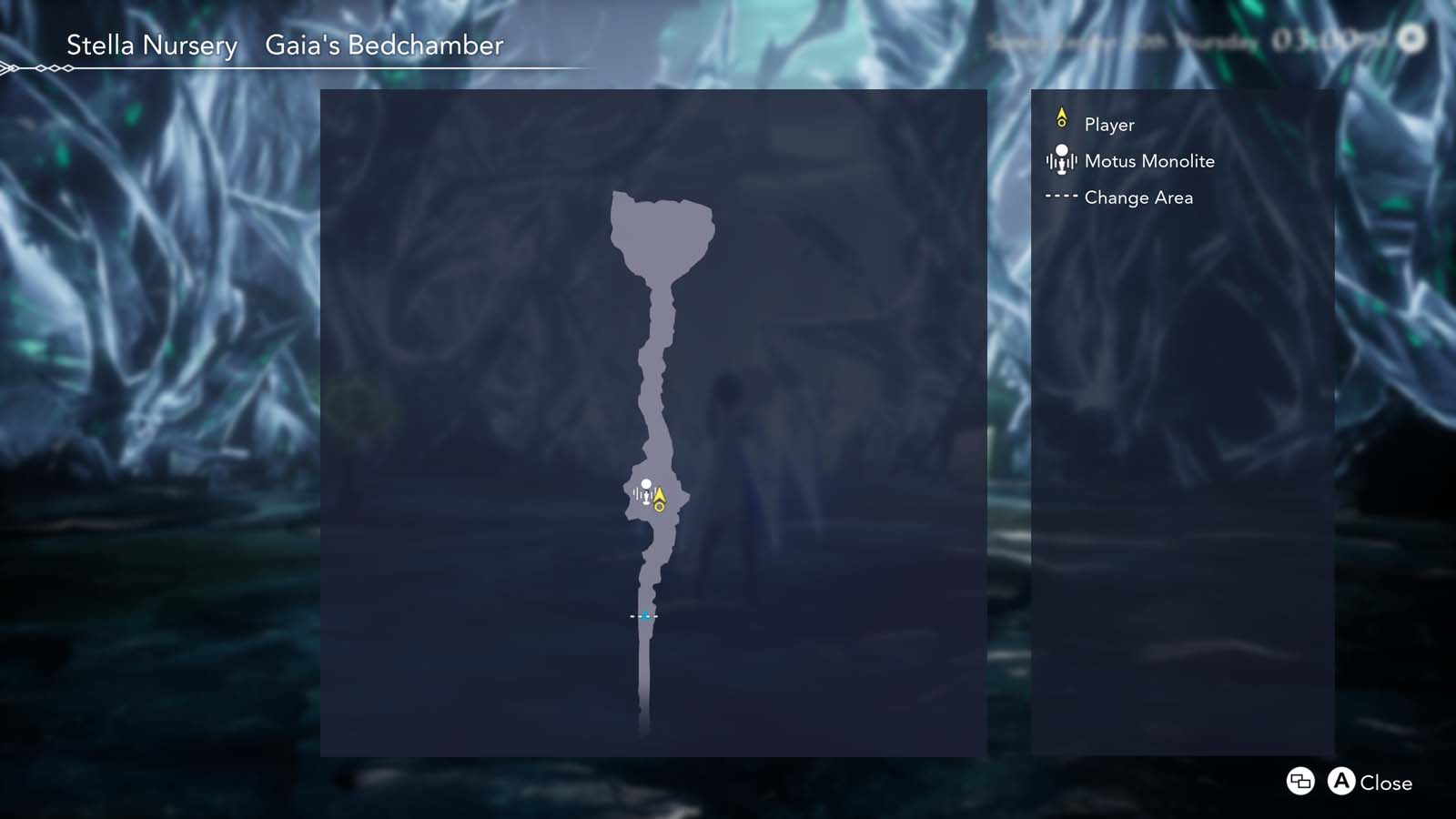Click the yellow Player arrow on the map

coord(659,497)
